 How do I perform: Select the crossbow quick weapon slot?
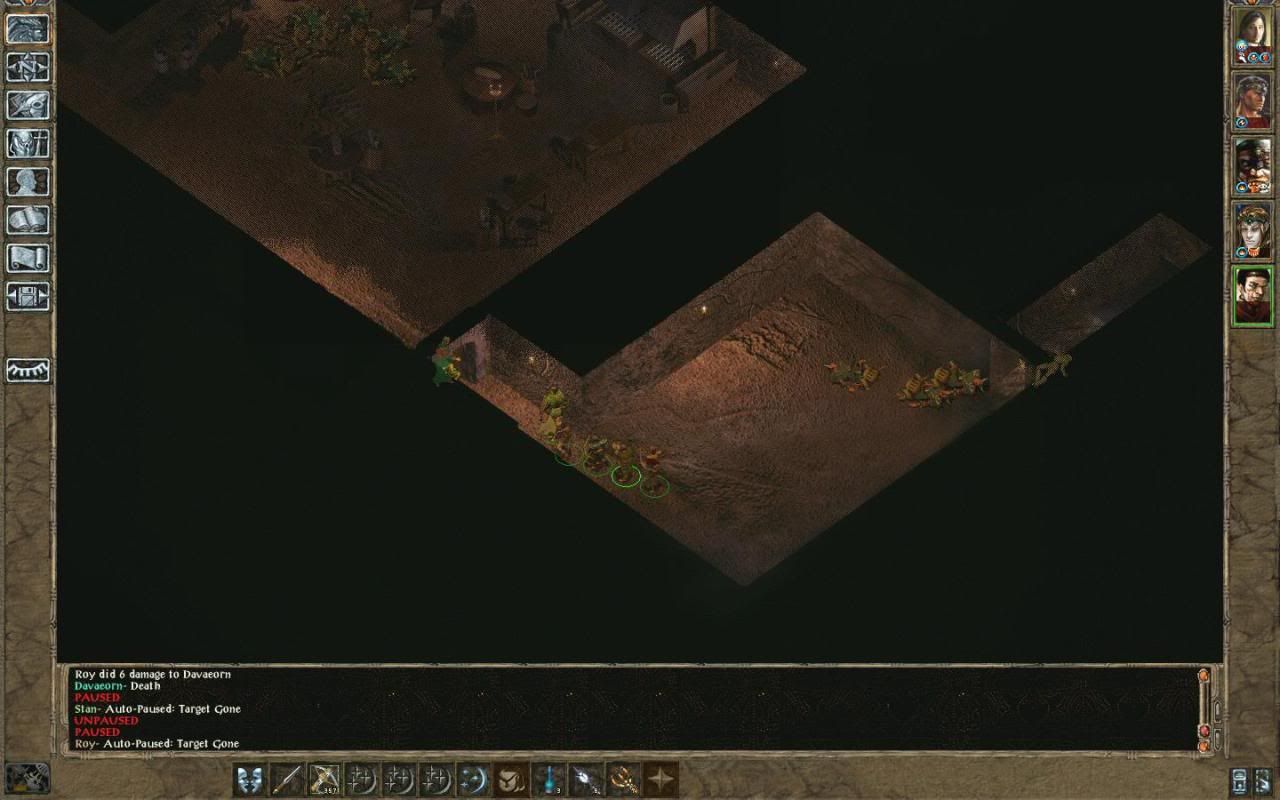(325, 779)
